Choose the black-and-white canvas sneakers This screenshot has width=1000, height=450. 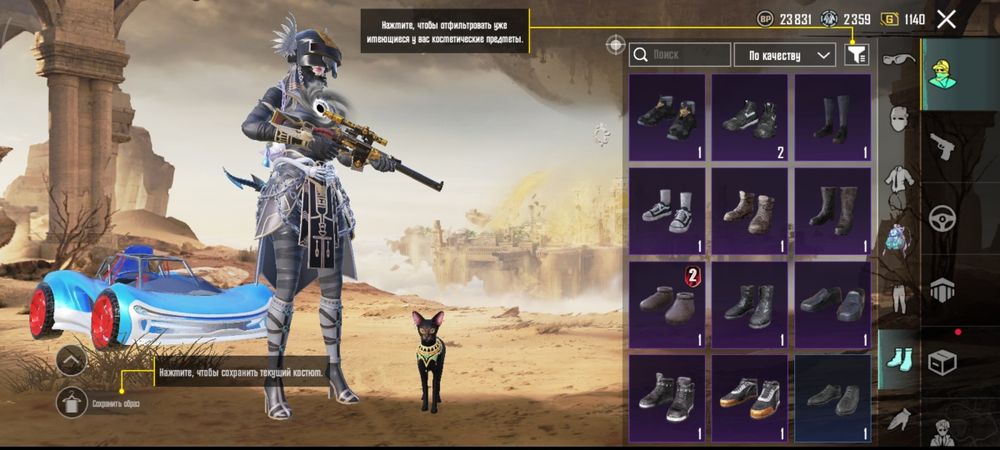pos(667,210)
